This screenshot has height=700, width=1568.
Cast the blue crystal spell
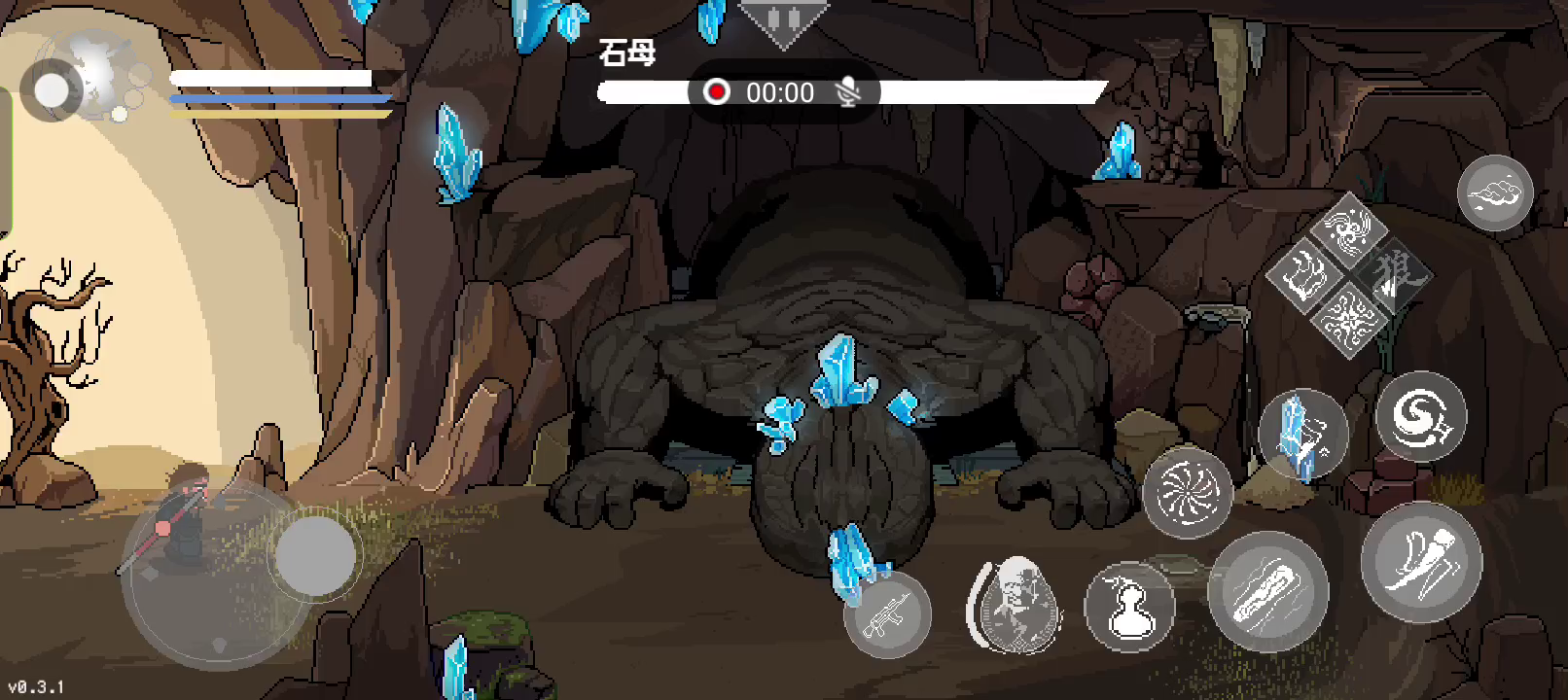(x=1302, y=434)
